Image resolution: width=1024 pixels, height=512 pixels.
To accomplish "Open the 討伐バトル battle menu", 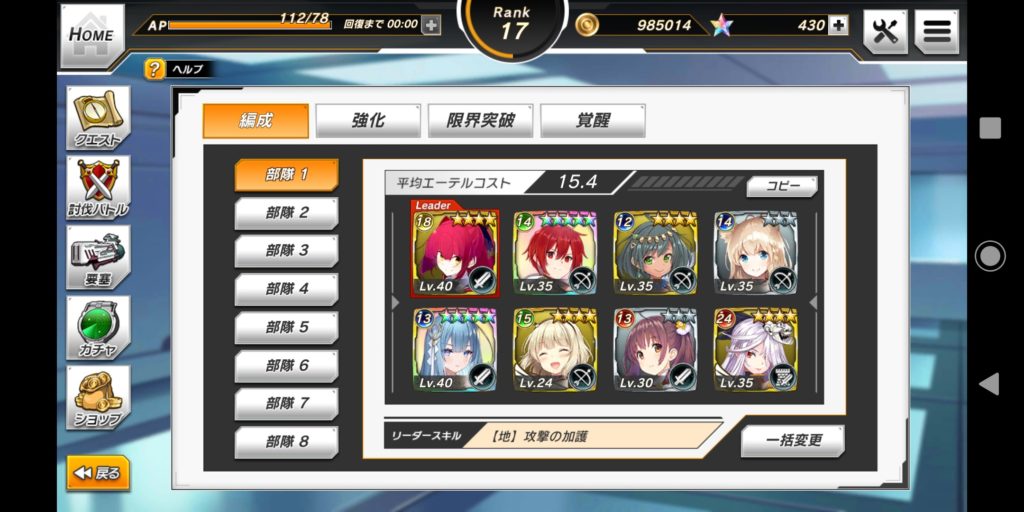I will (x=97, y=187).
